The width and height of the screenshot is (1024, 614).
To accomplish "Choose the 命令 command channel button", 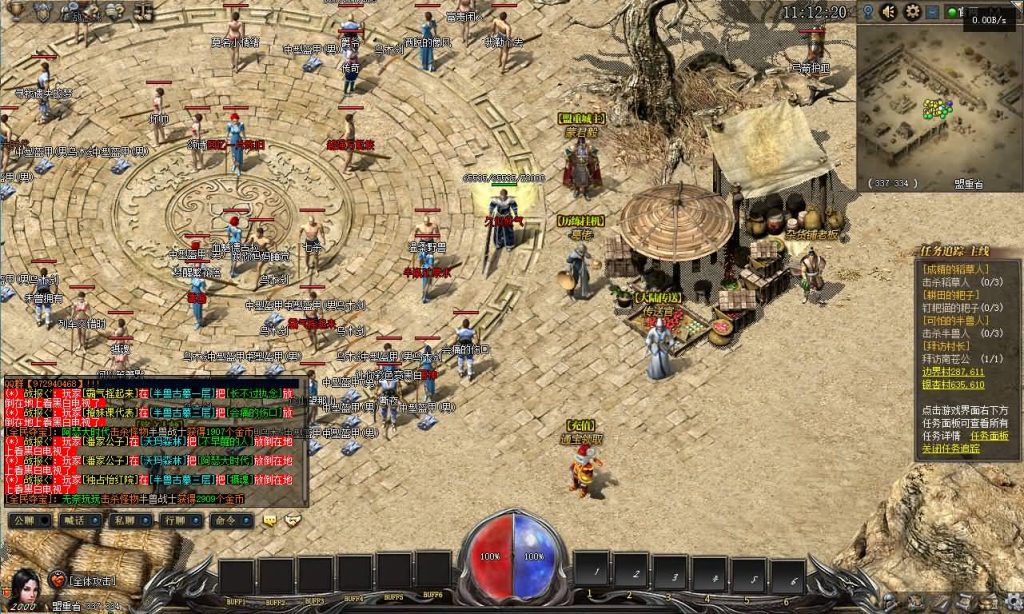I will click(226, 520).
